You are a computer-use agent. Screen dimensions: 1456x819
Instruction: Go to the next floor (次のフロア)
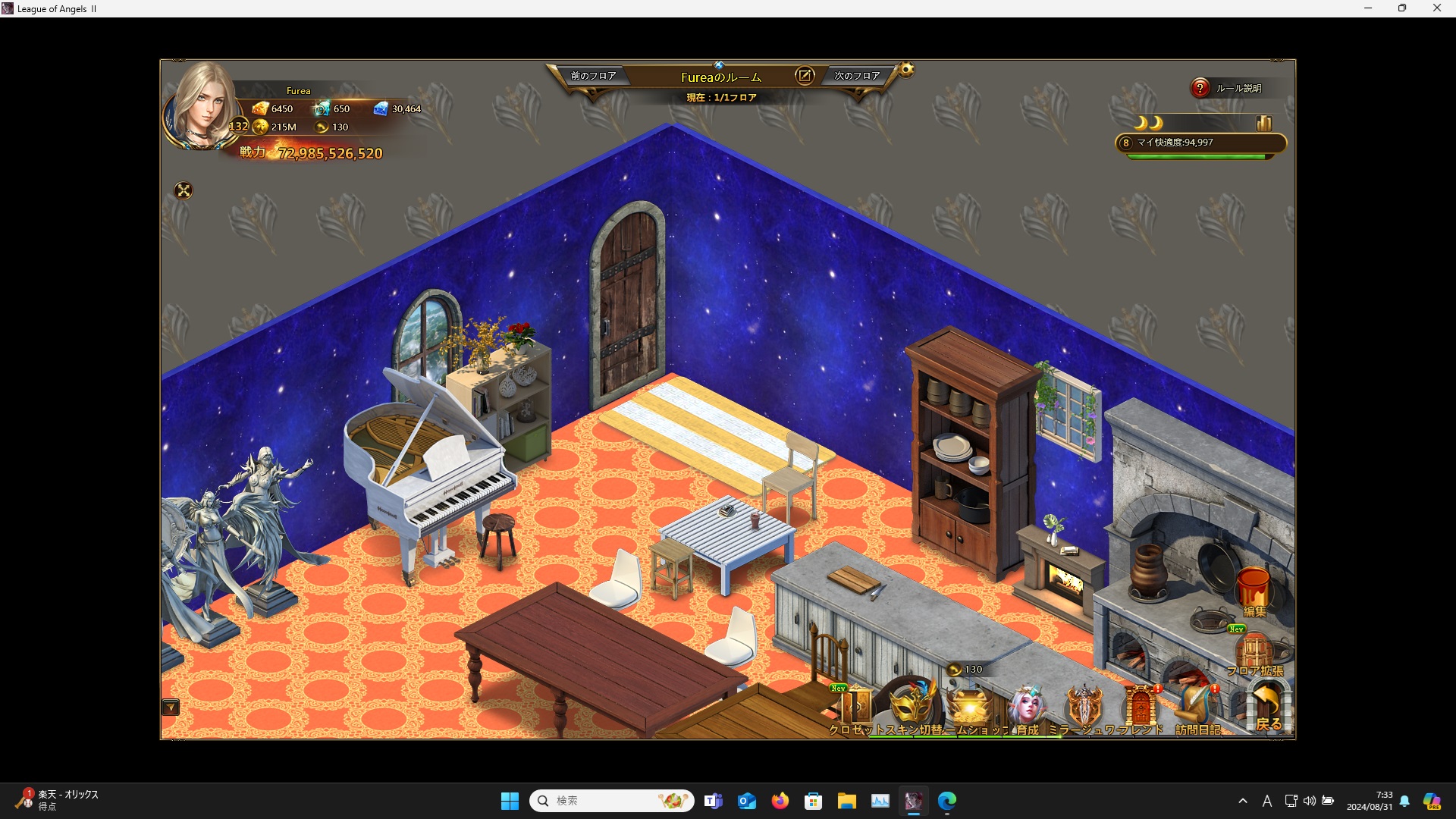pos(857,76)
